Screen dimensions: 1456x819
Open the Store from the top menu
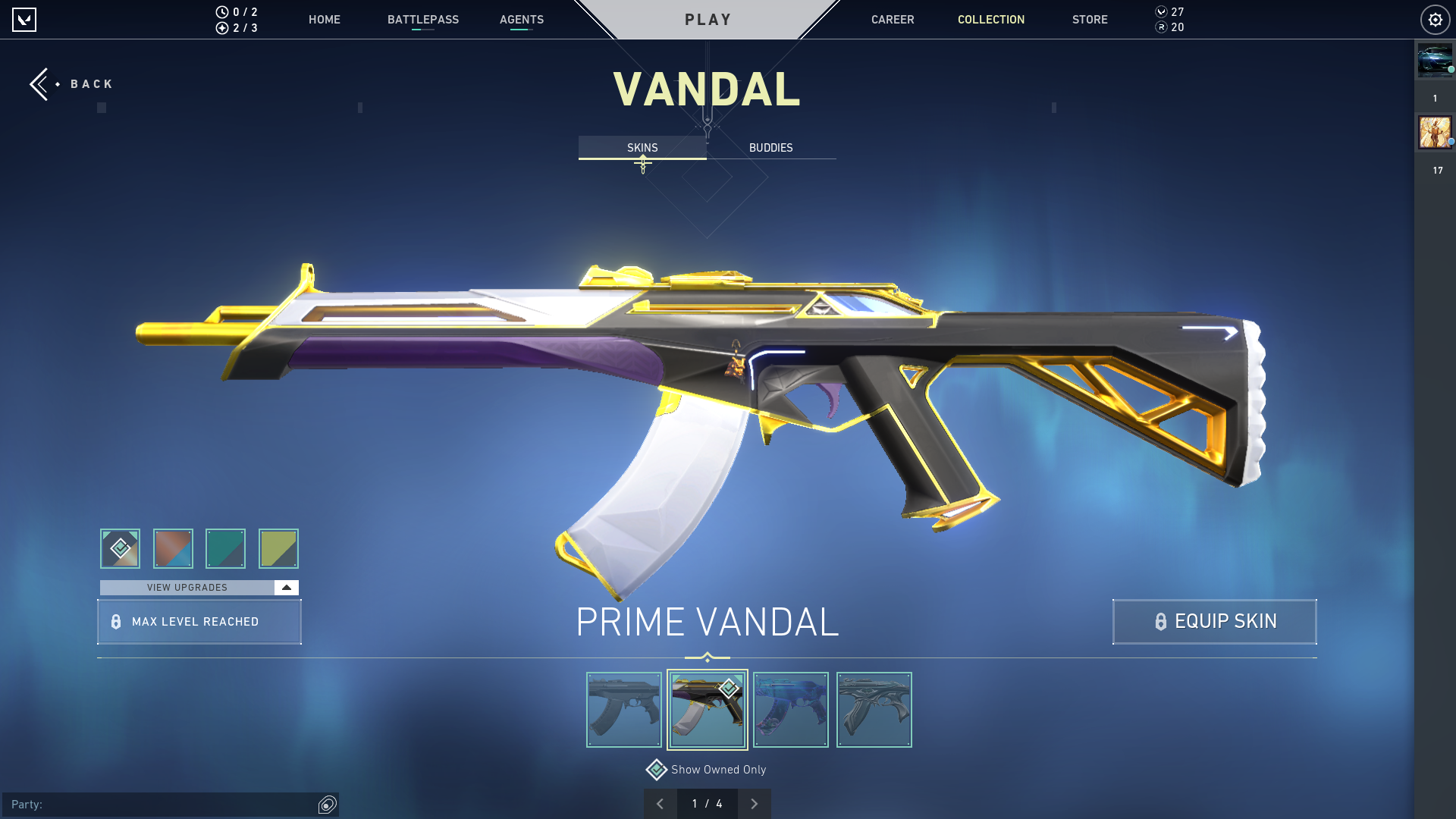(x=1090, y=20)
